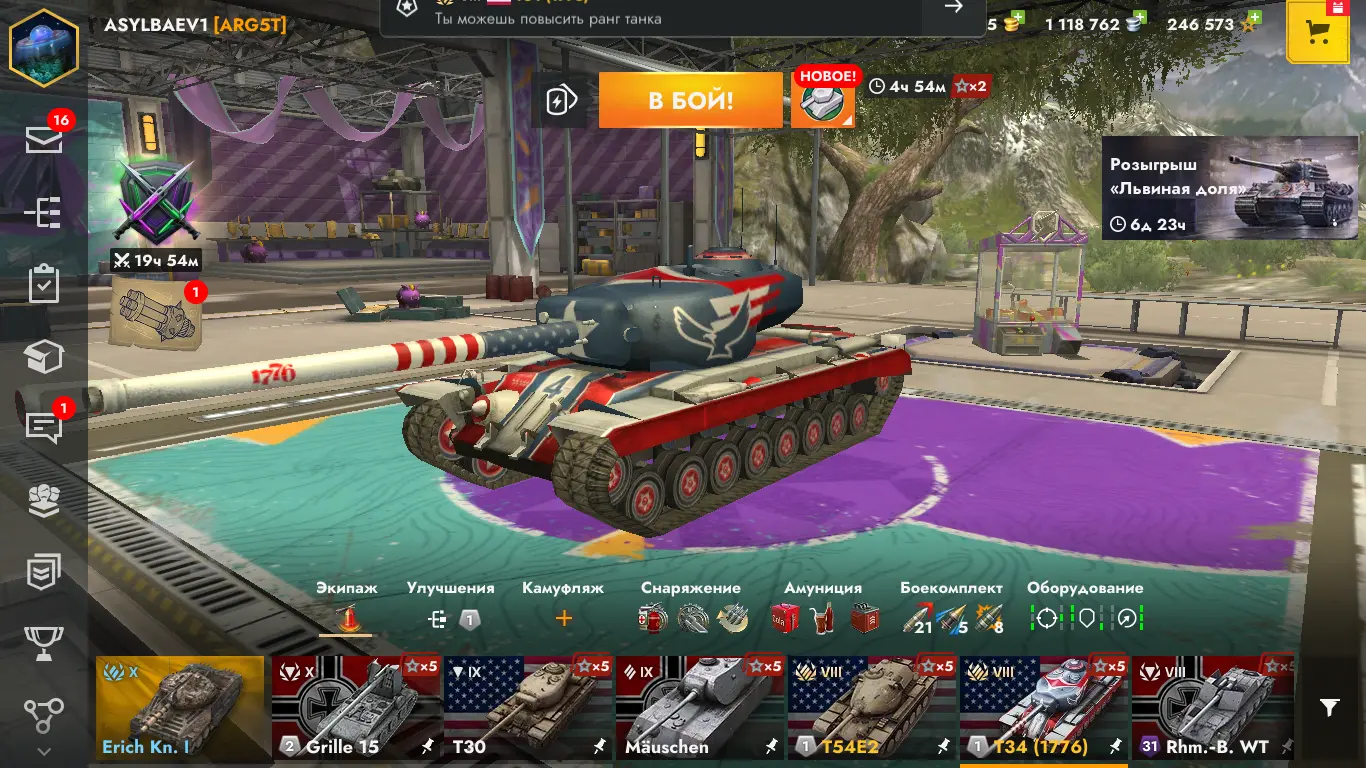Select the Mäuschen tank
The width and height of the screenshot is (1366, 768).
coord(700,707)
